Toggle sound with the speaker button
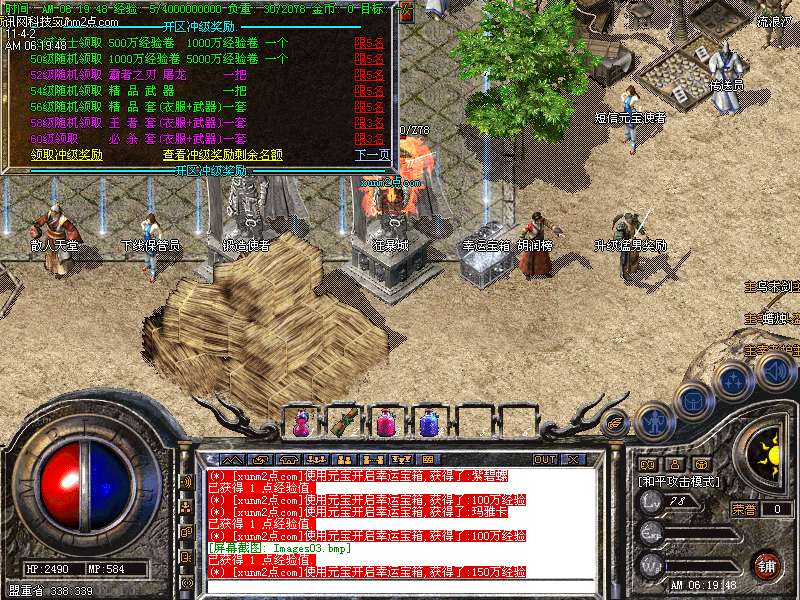Viewport: 800px width, 600px height. click(776, 372)
